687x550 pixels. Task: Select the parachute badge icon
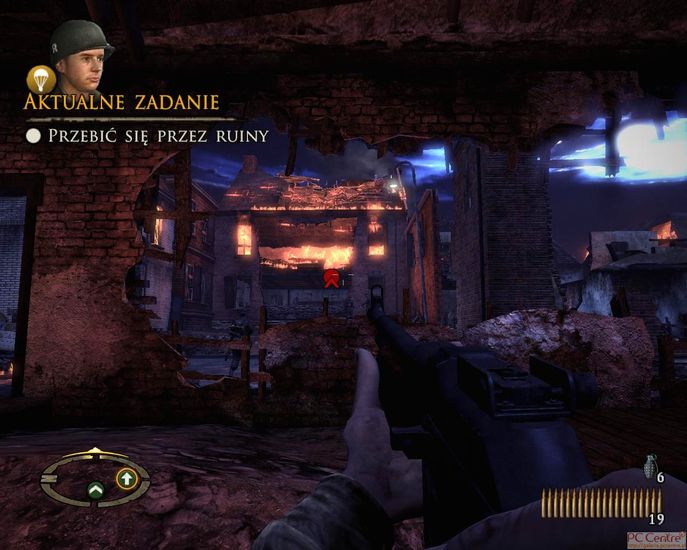click(39, 78)
